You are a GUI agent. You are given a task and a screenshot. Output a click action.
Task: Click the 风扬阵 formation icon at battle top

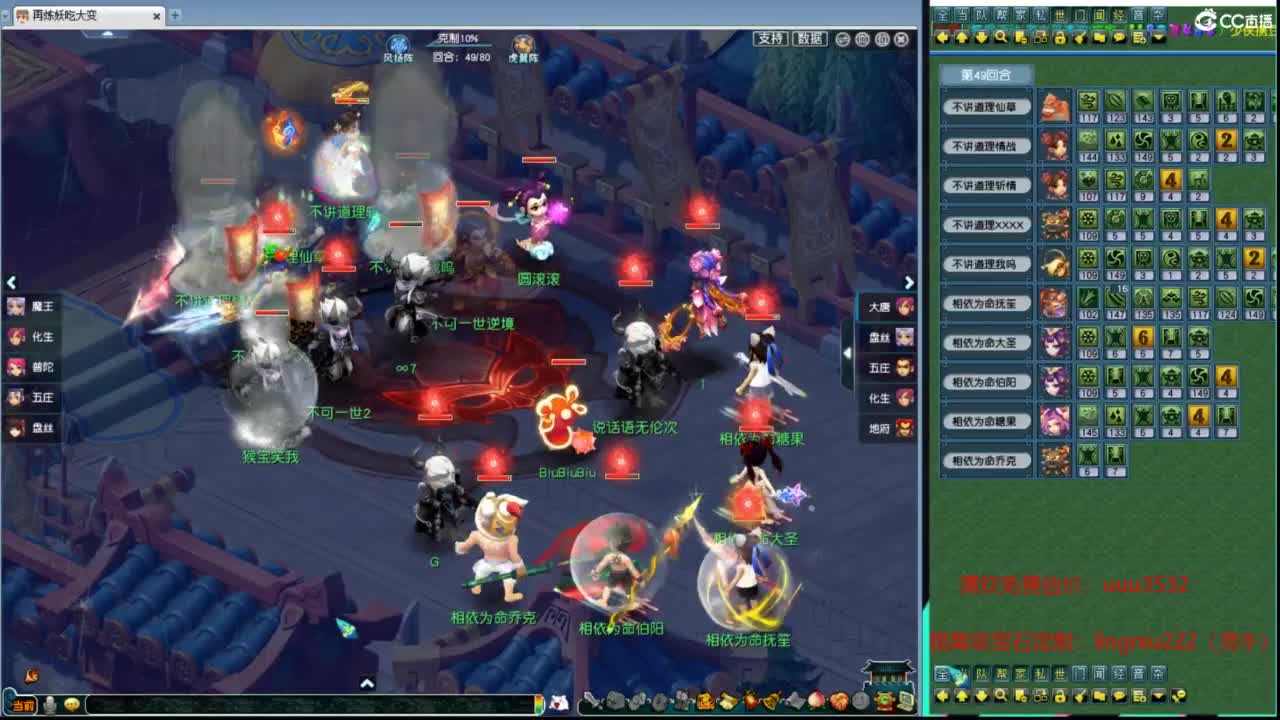point(398,43)
